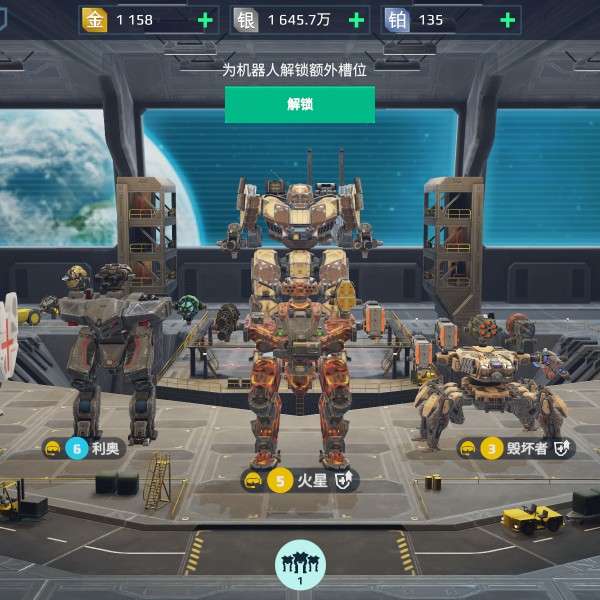Add silver using the 银 plus button
This screenshot has width=600, height=600.
[356, 20]
